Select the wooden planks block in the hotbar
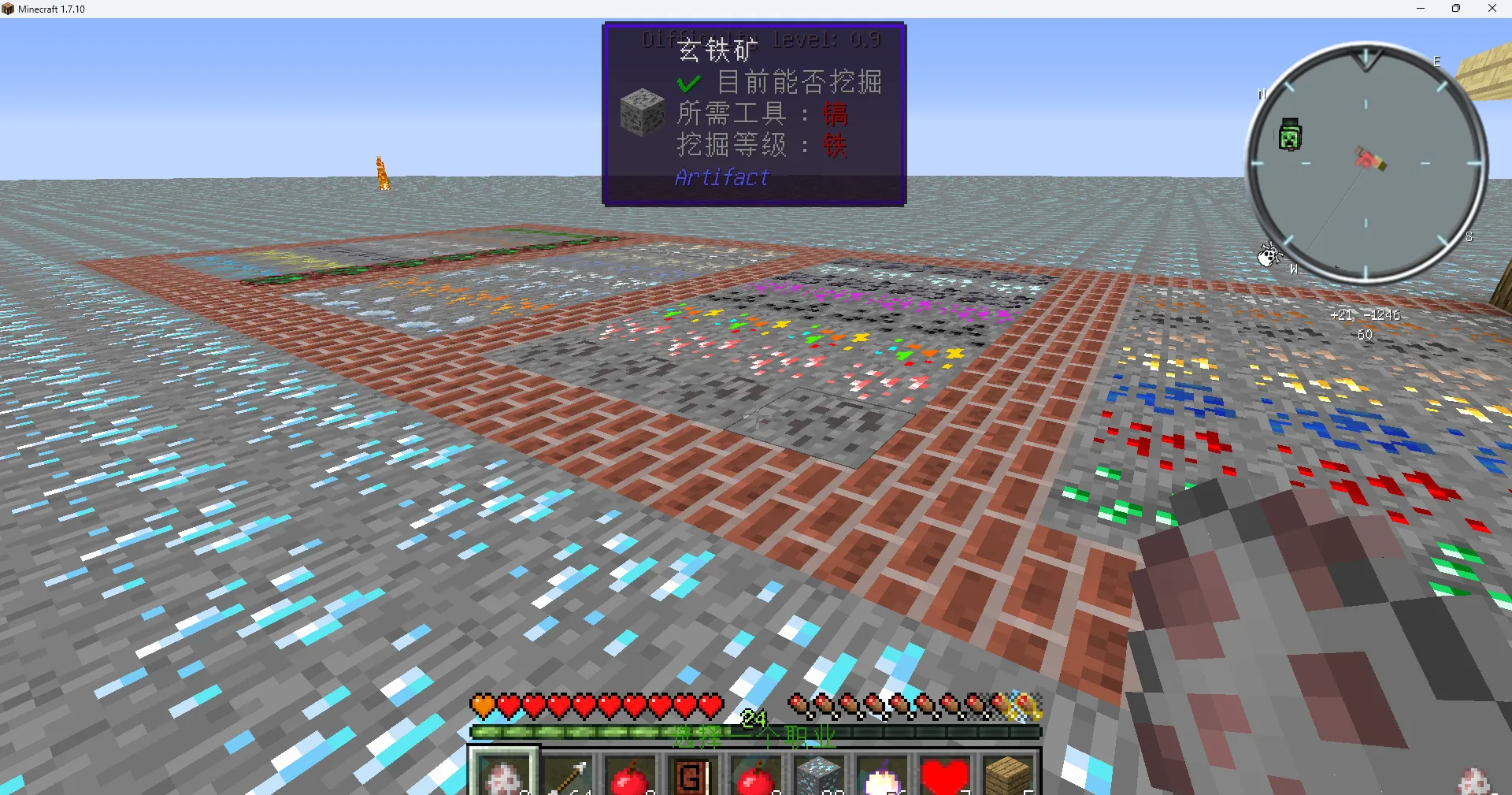 [1007, 775]
